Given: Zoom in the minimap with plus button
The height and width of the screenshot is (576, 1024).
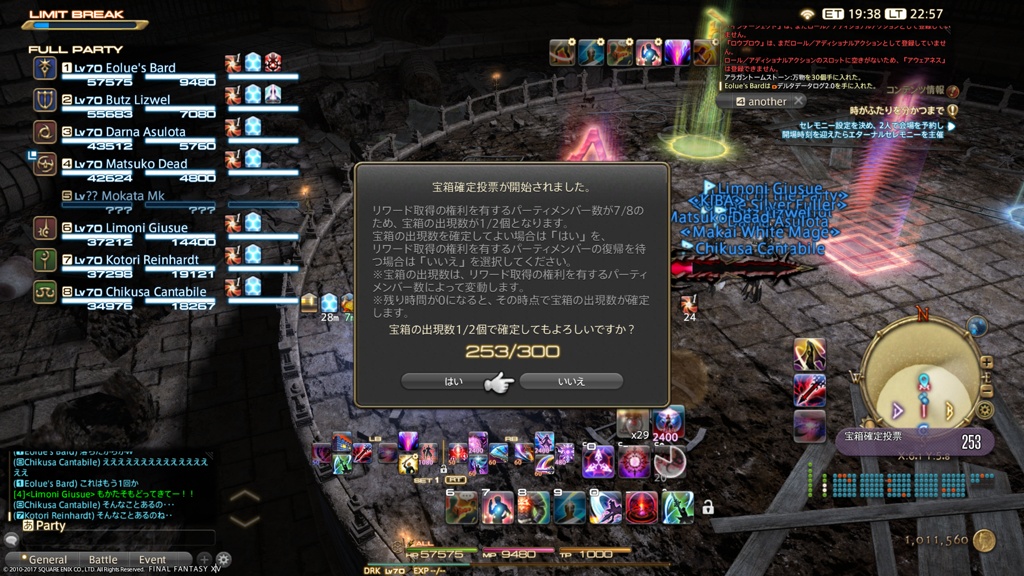Looking at the screenshot, I should [987, 362].
